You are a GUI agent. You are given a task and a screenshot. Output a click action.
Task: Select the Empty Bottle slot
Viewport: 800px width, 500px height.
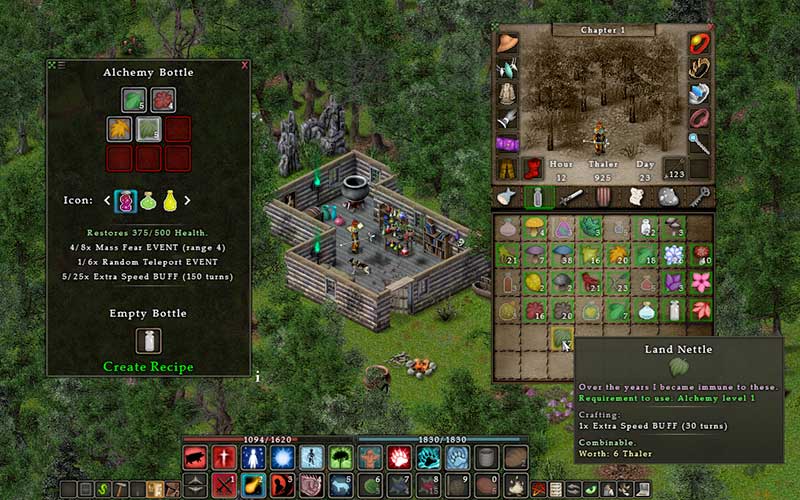point(148,341)
